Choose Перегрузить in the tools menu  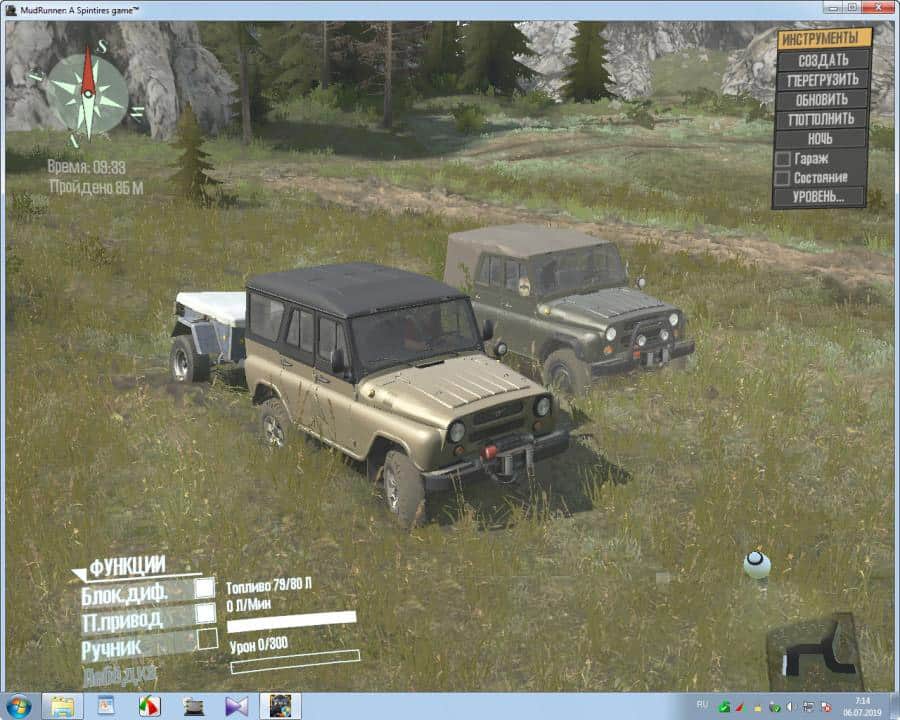click(823, 80)
